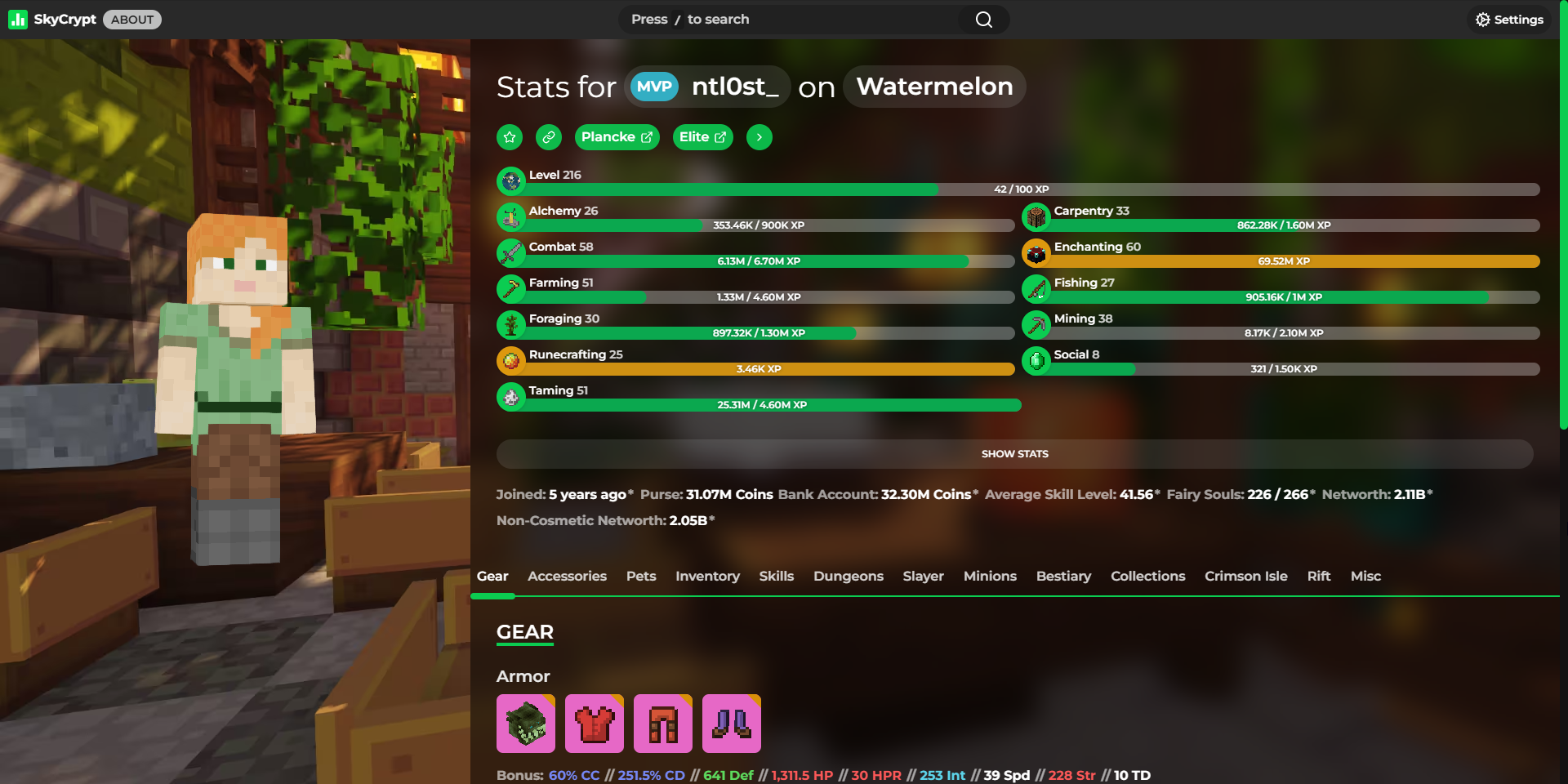Open Settings from the top right
This screenshot has height=784, width=1568.
1508,19
